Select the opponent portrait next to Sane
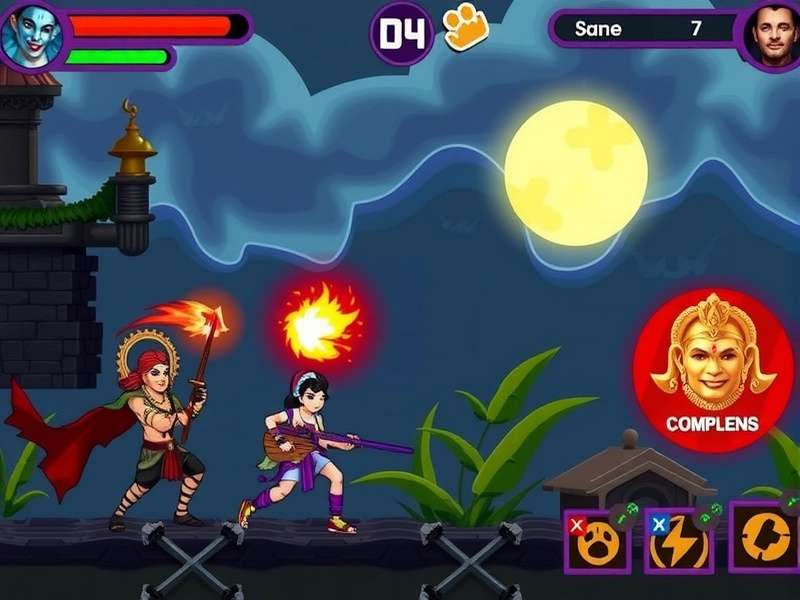The width and height of the screenshot is (800, 600). coord(772,34)
